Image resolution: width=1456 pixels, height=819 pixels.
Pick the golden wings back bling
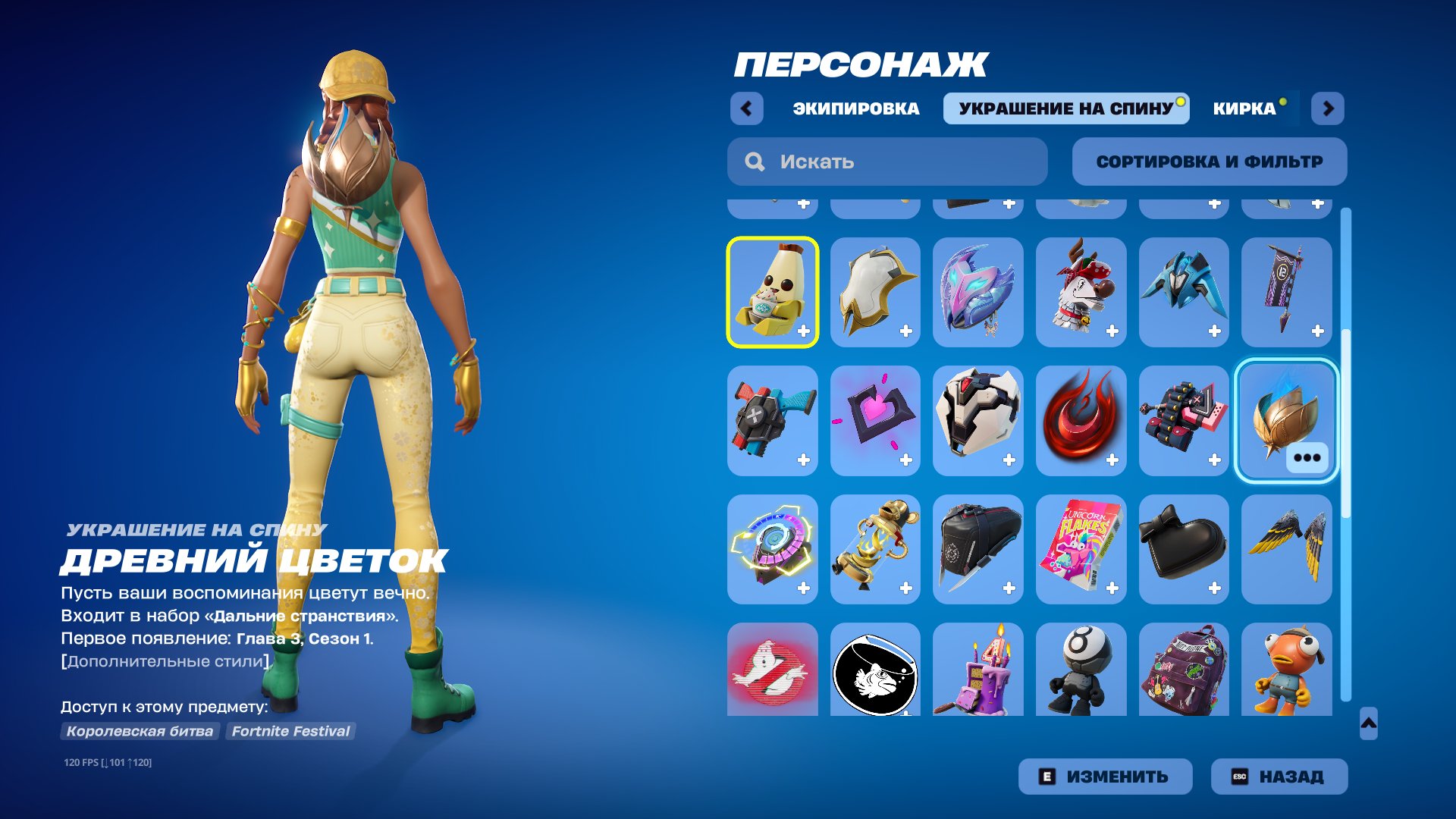coord(1287,550)
